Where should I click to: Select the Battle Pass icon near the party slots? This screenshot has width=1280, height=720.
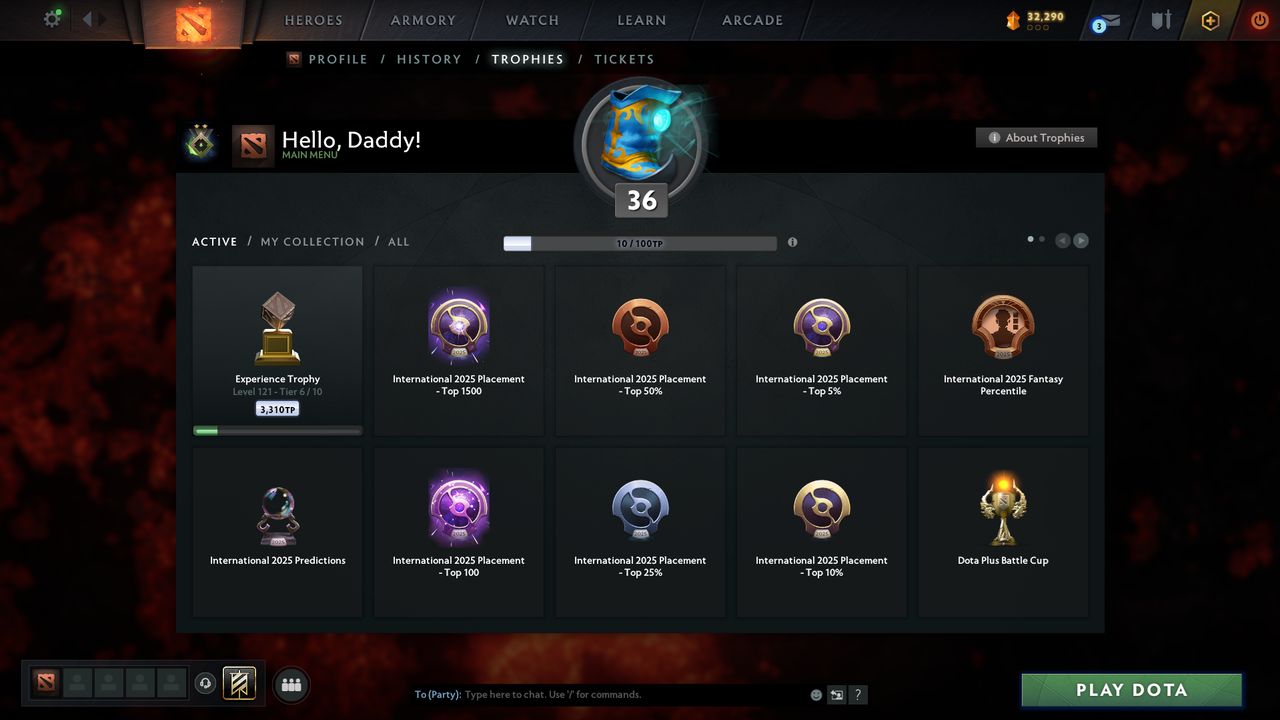coord(239,683)
